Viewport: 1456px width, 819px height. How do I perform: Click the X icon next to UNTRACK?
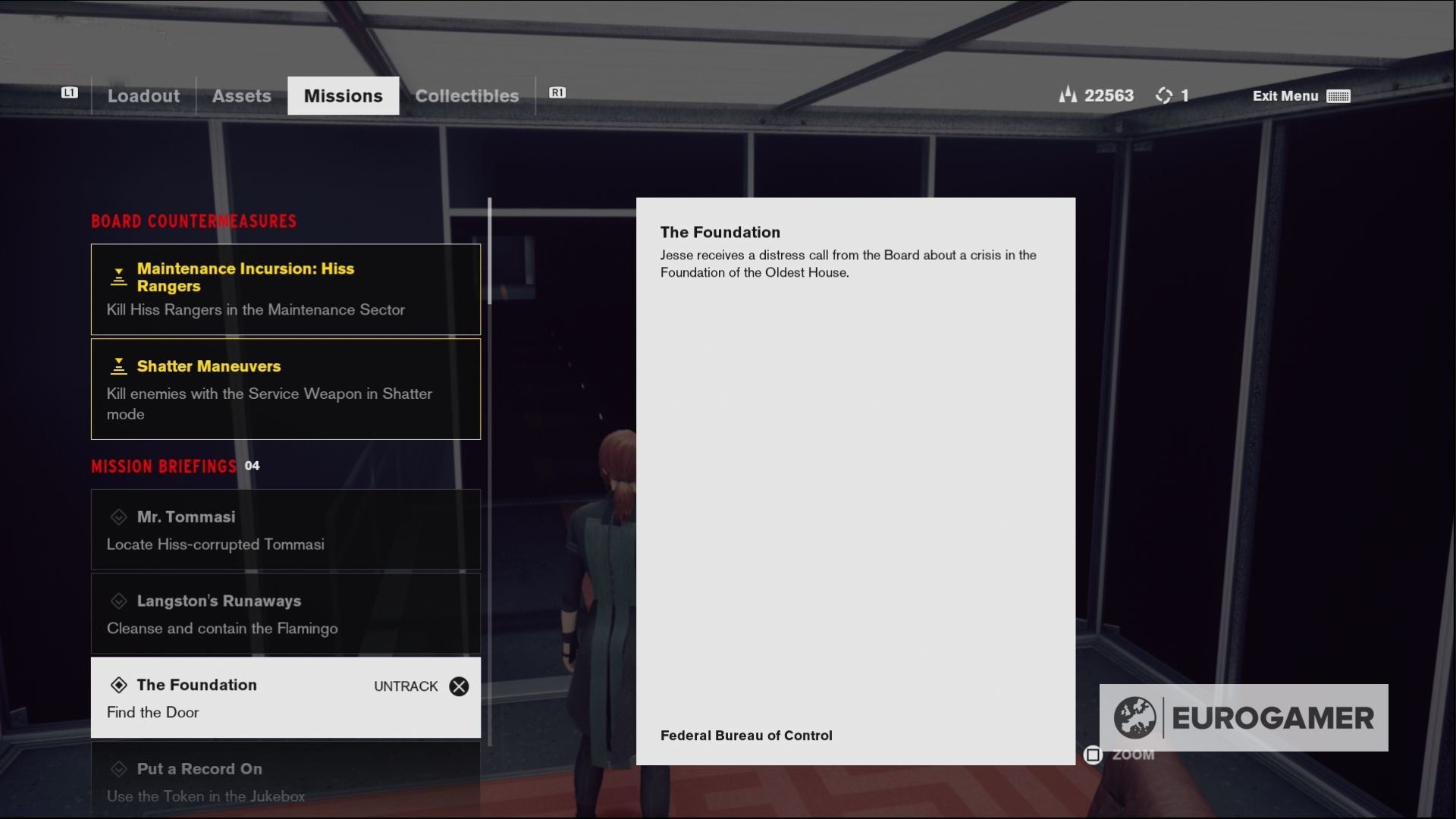[x=459, y=686]
